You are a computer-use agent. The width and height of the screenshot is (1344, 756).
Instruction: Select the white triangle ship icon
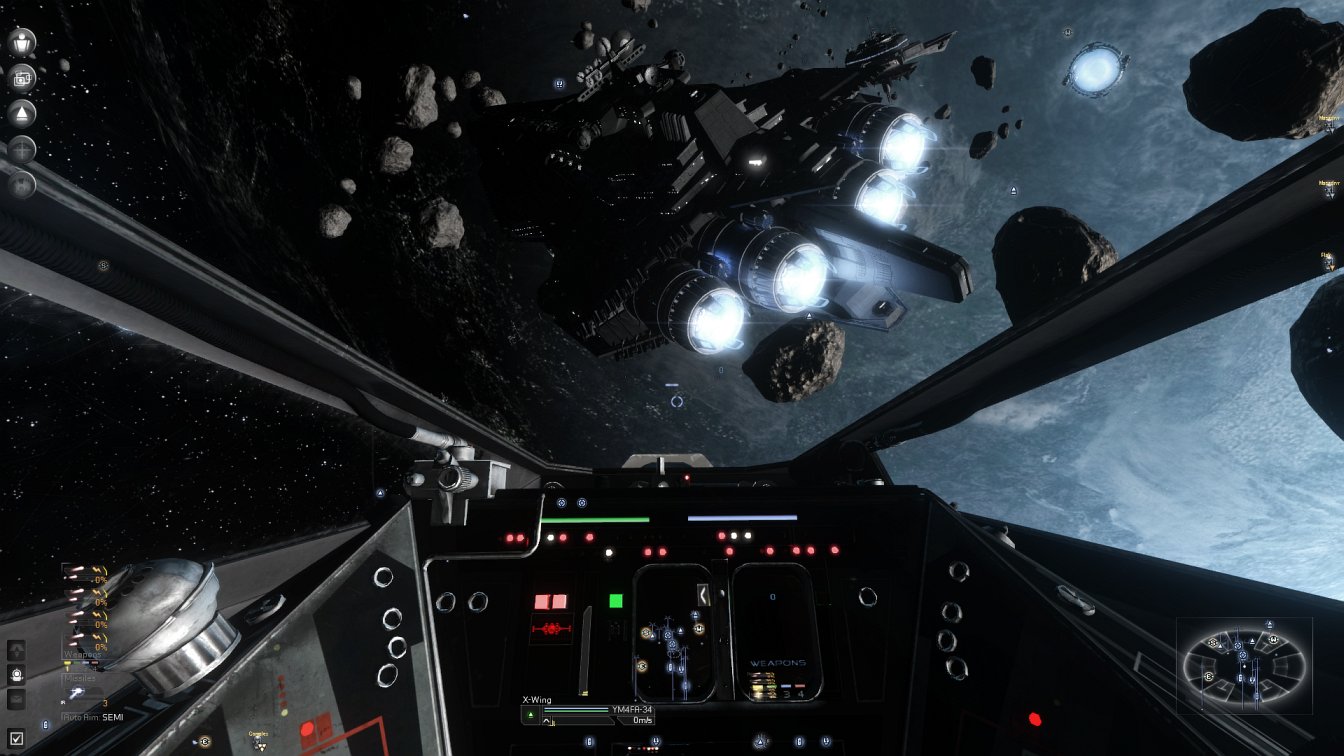click(22, 113)
